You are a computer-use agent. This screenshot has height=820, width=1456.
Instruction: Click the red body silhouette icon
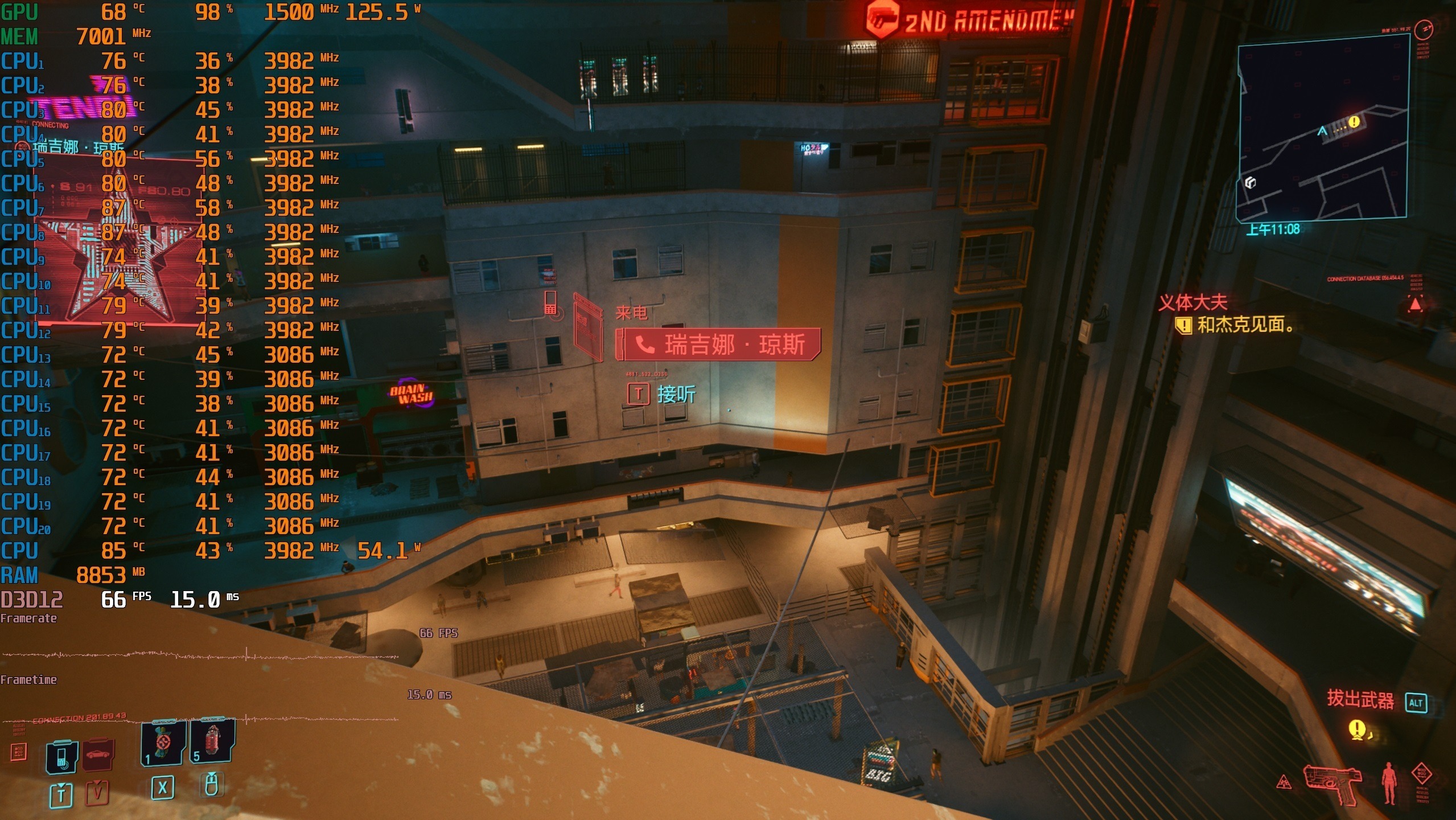[x=1389, y=782]
